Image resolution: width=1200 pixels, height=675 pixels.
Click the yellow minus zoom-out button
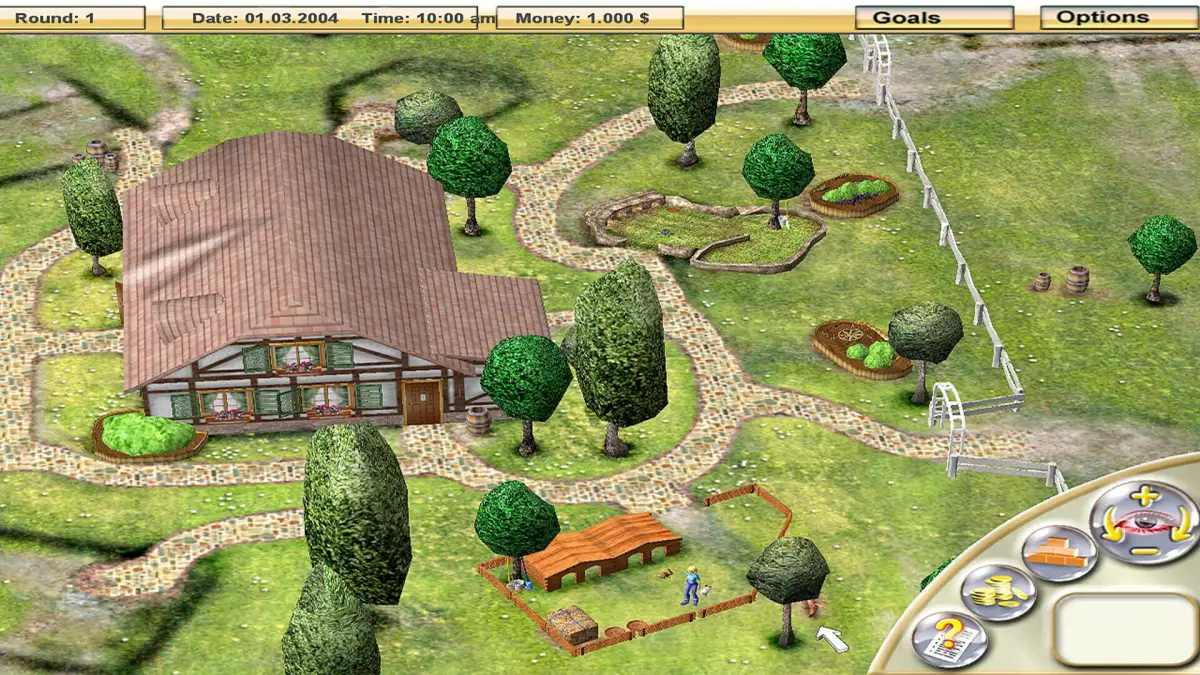pyautogui.click(x=1146, y=550)
